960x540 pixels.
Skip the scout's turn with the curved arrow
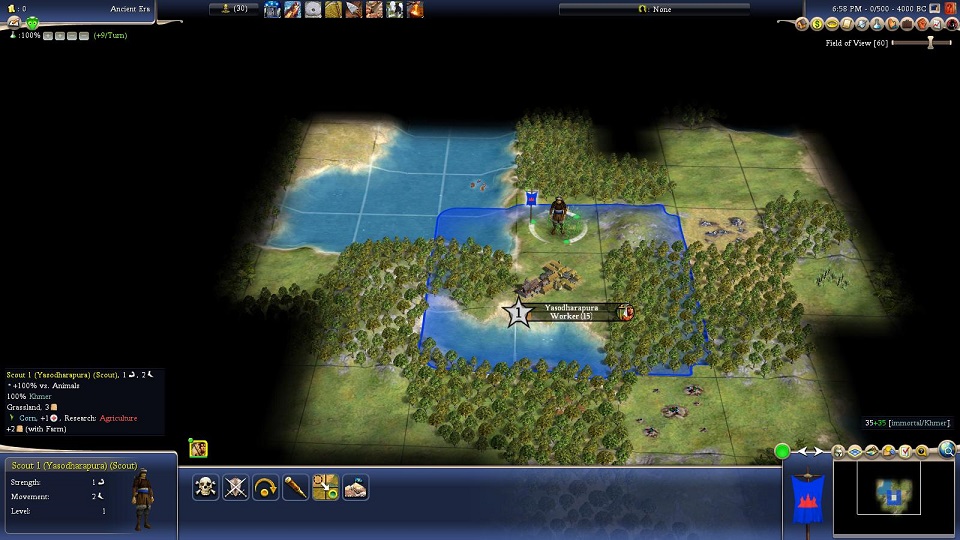[266, 487]
